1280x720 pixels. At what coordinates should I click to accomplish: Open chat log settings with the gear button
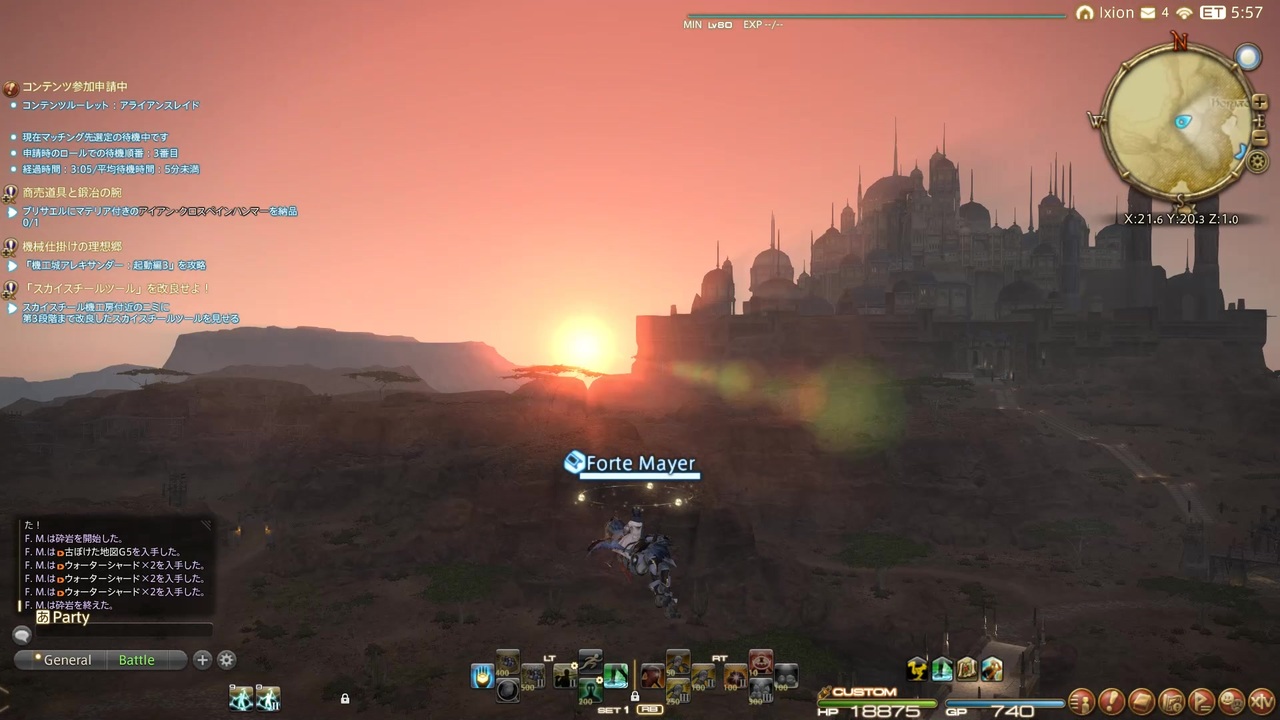tap(226, 660)
